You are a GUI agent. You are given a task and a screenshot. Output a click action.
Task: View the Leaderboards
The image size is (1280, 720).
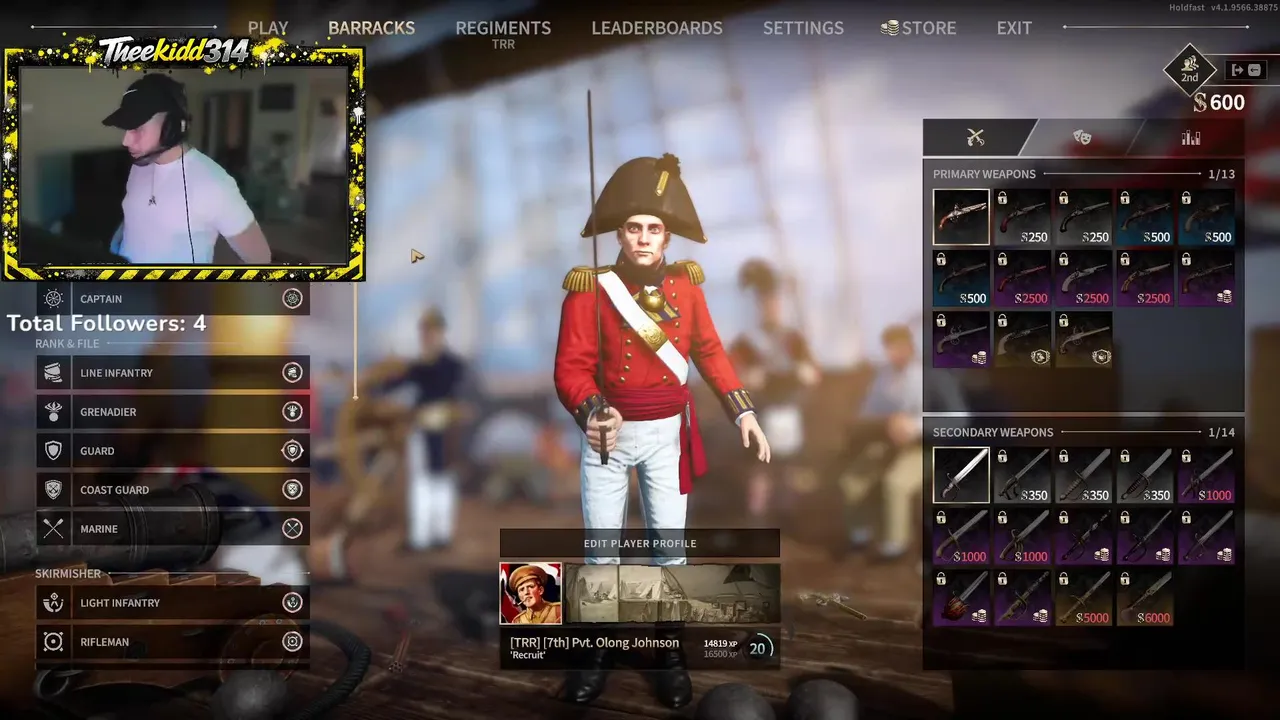click(x=656, y=28)
